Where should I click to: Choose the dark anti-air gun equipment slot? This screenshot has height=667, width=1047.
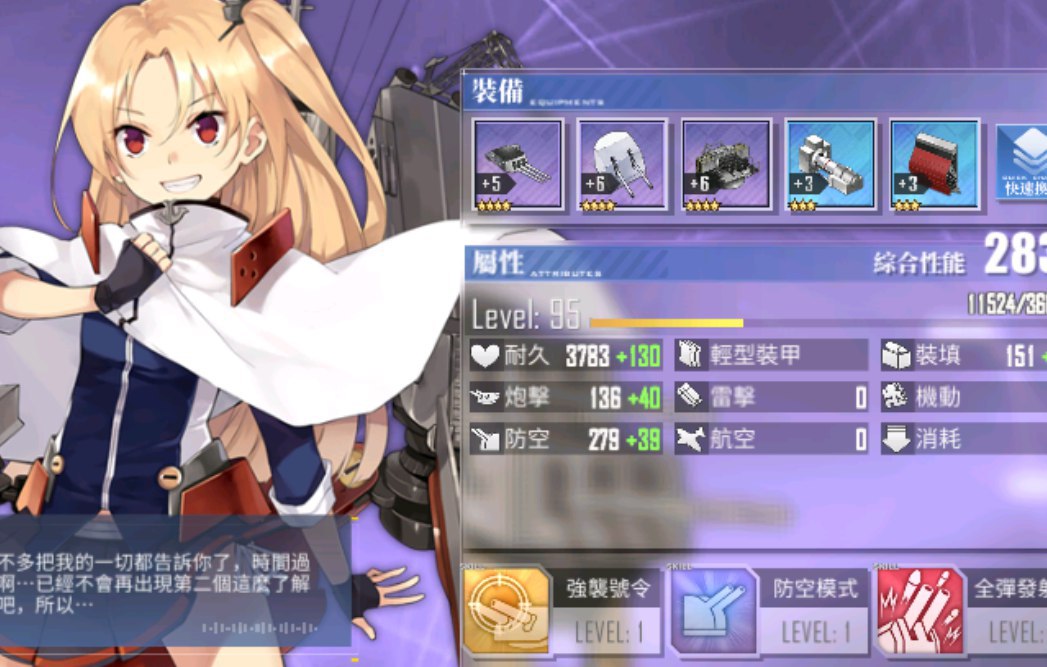(726, 164)
